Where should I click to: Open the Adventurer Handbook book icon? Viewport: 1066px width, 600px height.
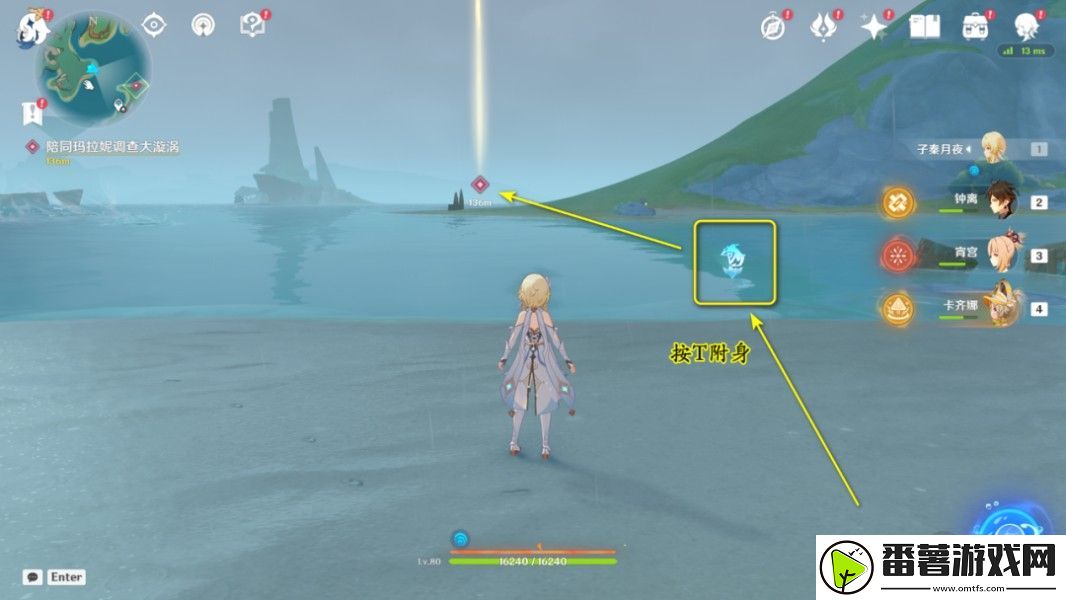click(x=924, y=27)
